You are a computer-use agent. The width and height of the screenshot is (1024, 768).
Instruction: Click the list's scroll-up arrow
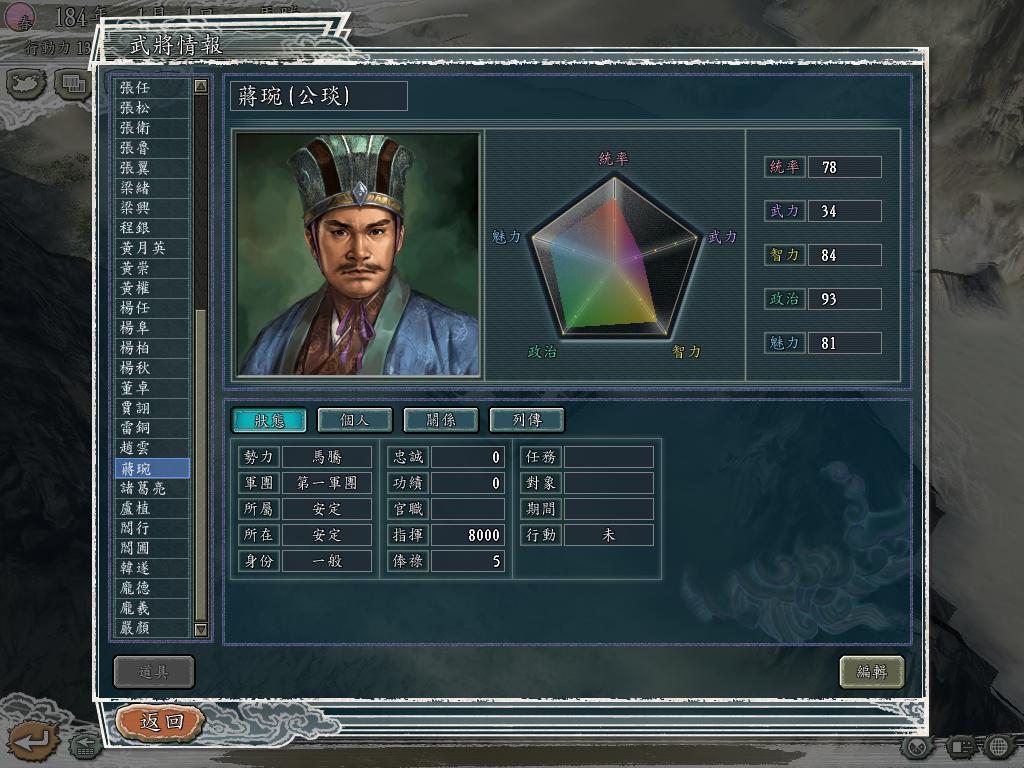coord(200,87)
